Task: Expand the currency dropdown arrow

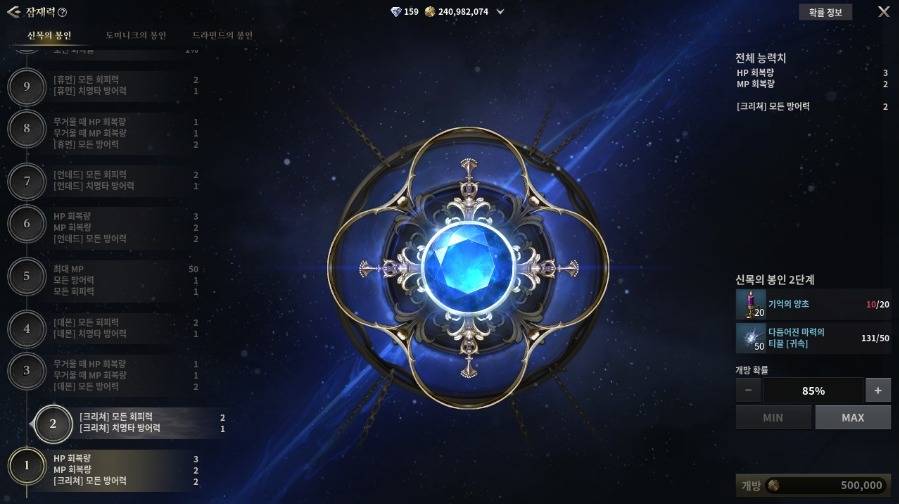Action: tap(500, 12)
